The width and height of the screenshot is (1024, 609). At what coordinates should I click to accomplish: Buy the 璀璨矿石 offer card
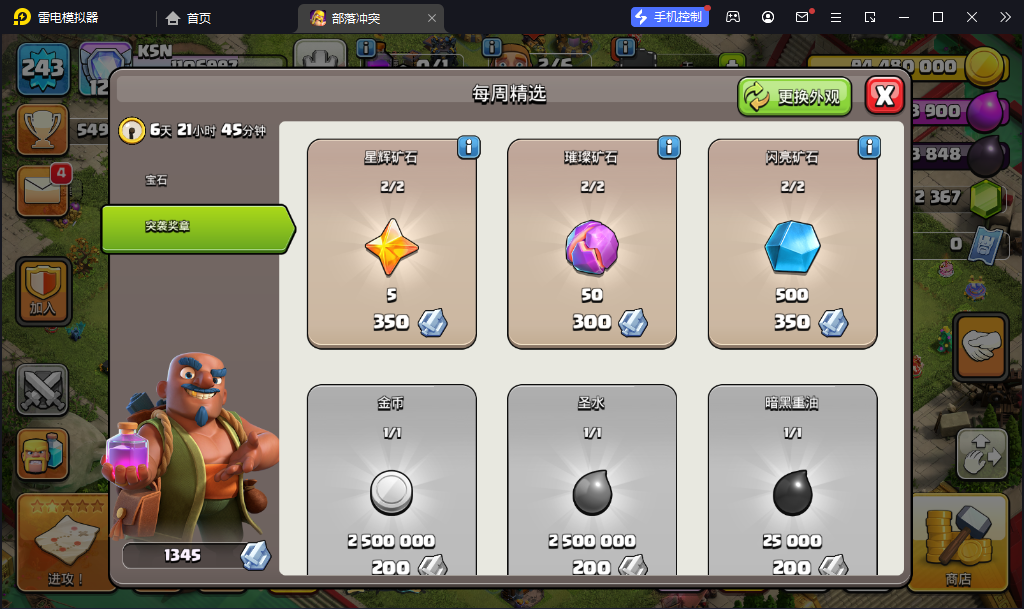click(592, 244)
